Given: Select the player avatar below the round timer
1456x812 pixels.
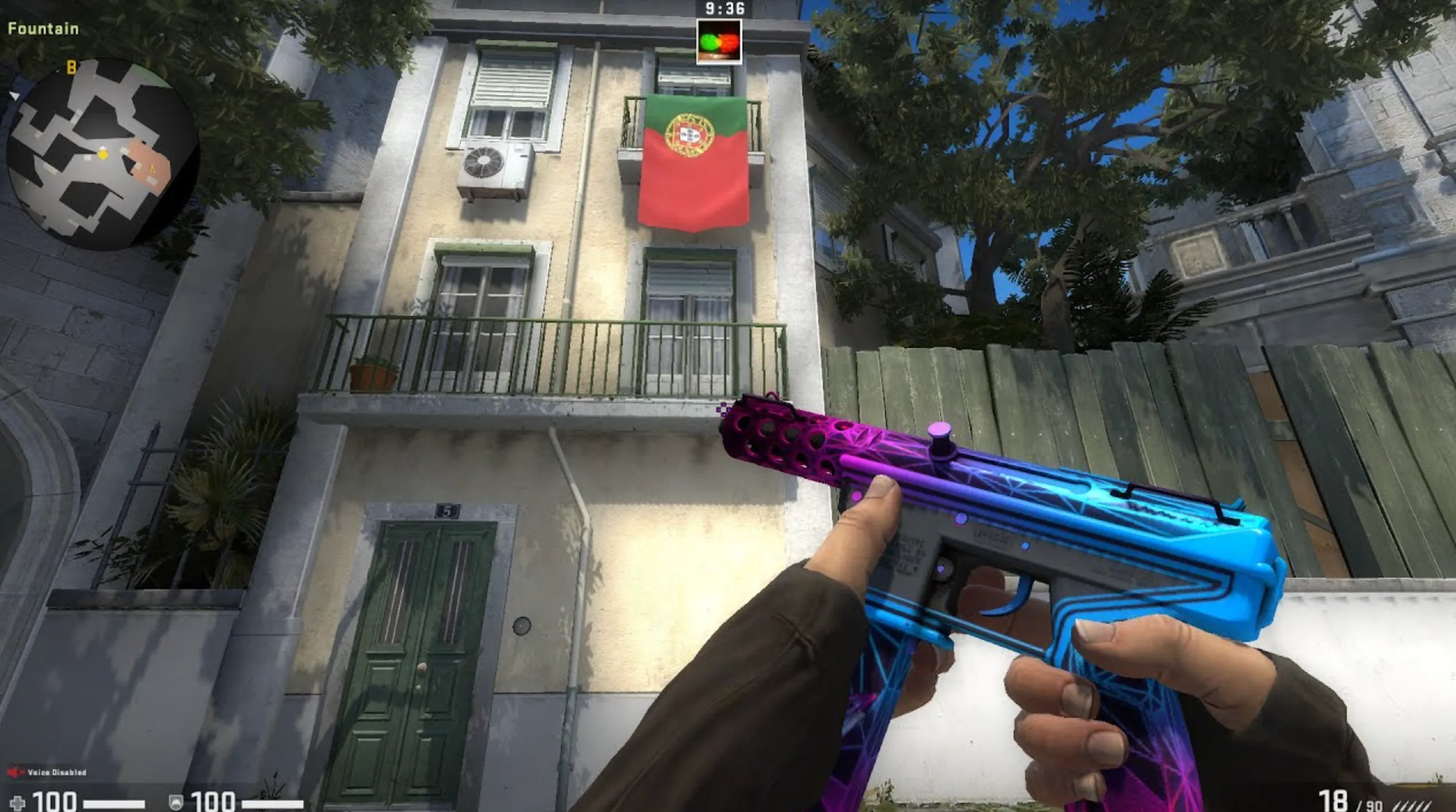Looking at the screenshot, I should [719, 41].
